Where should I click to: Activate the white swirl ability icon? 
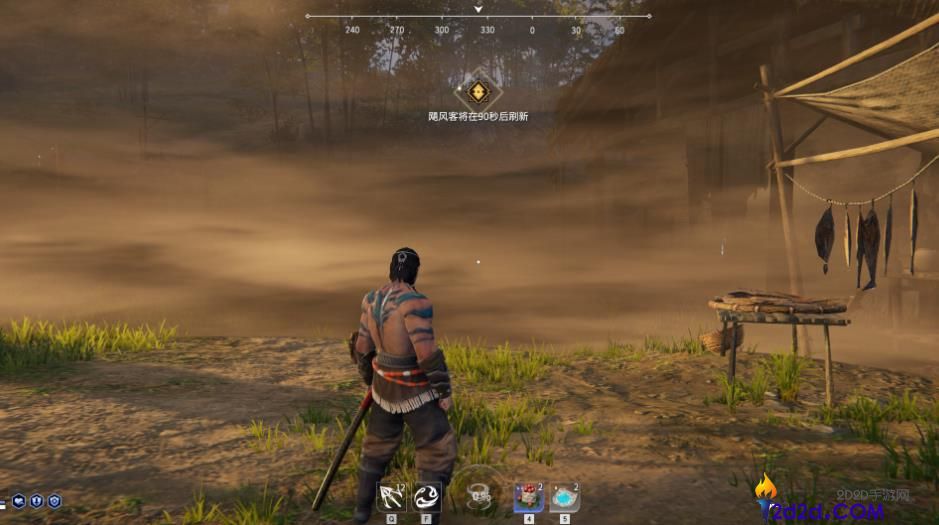click(428, 497)
